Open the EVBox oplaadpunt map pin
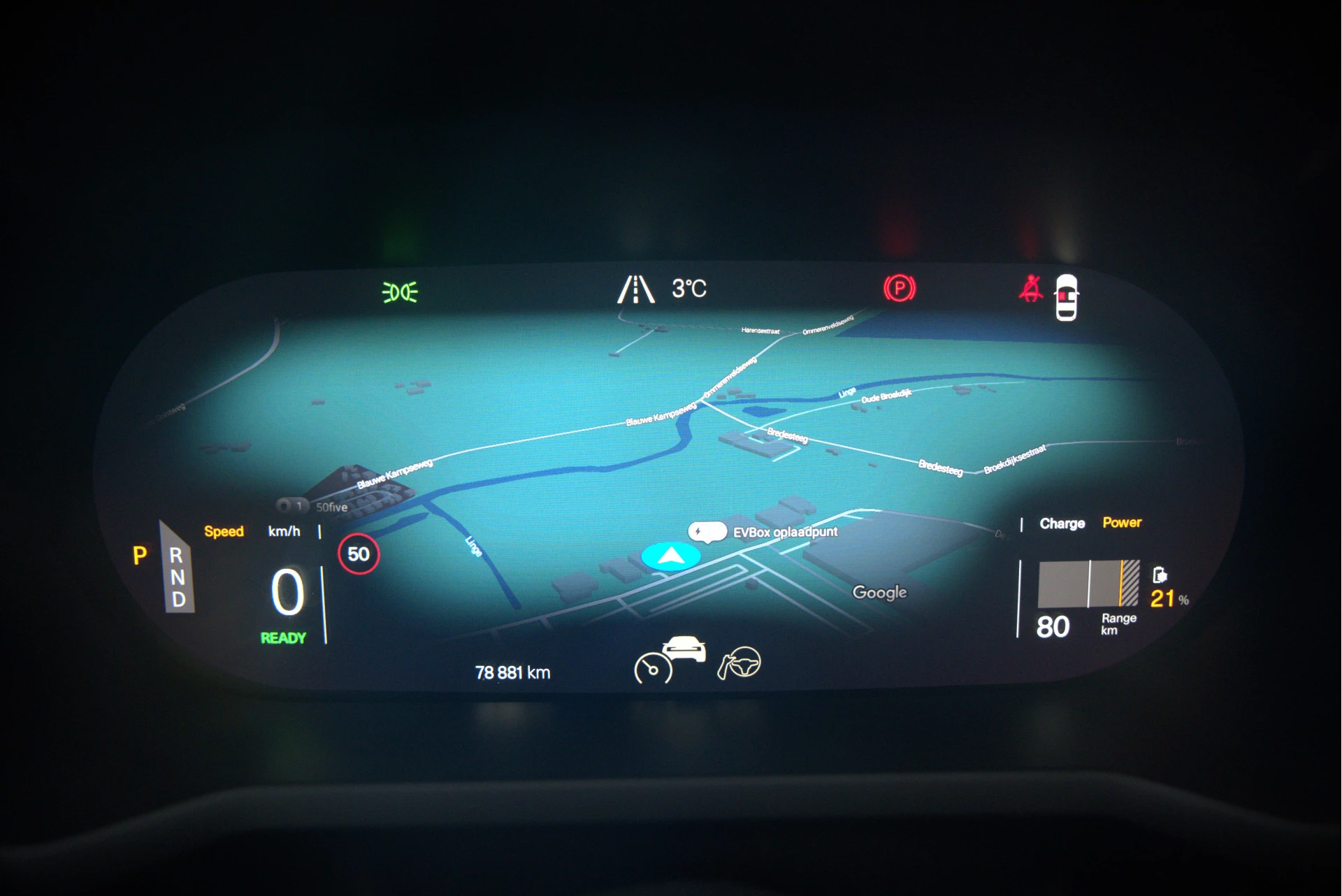 (x=707, y=531)
